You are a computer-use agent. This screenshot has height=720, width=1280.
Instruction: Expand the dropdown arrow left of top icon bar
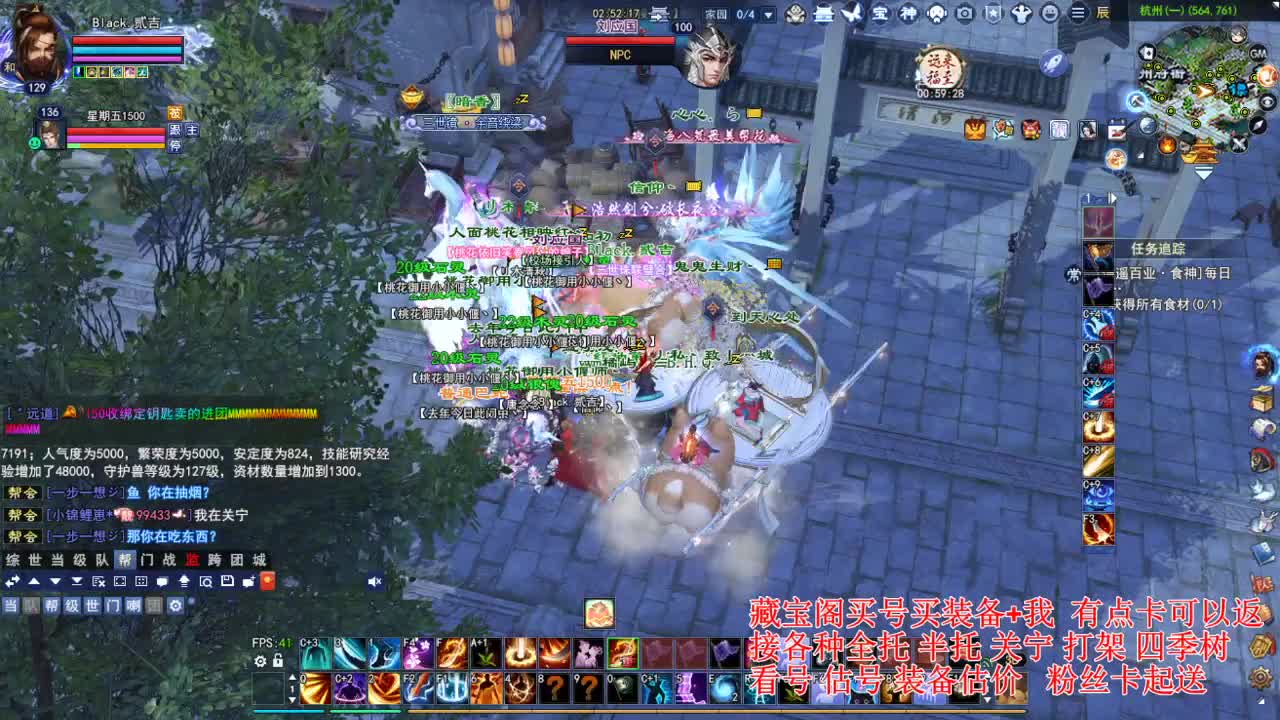pyautogui.click(x=770, y=14)
